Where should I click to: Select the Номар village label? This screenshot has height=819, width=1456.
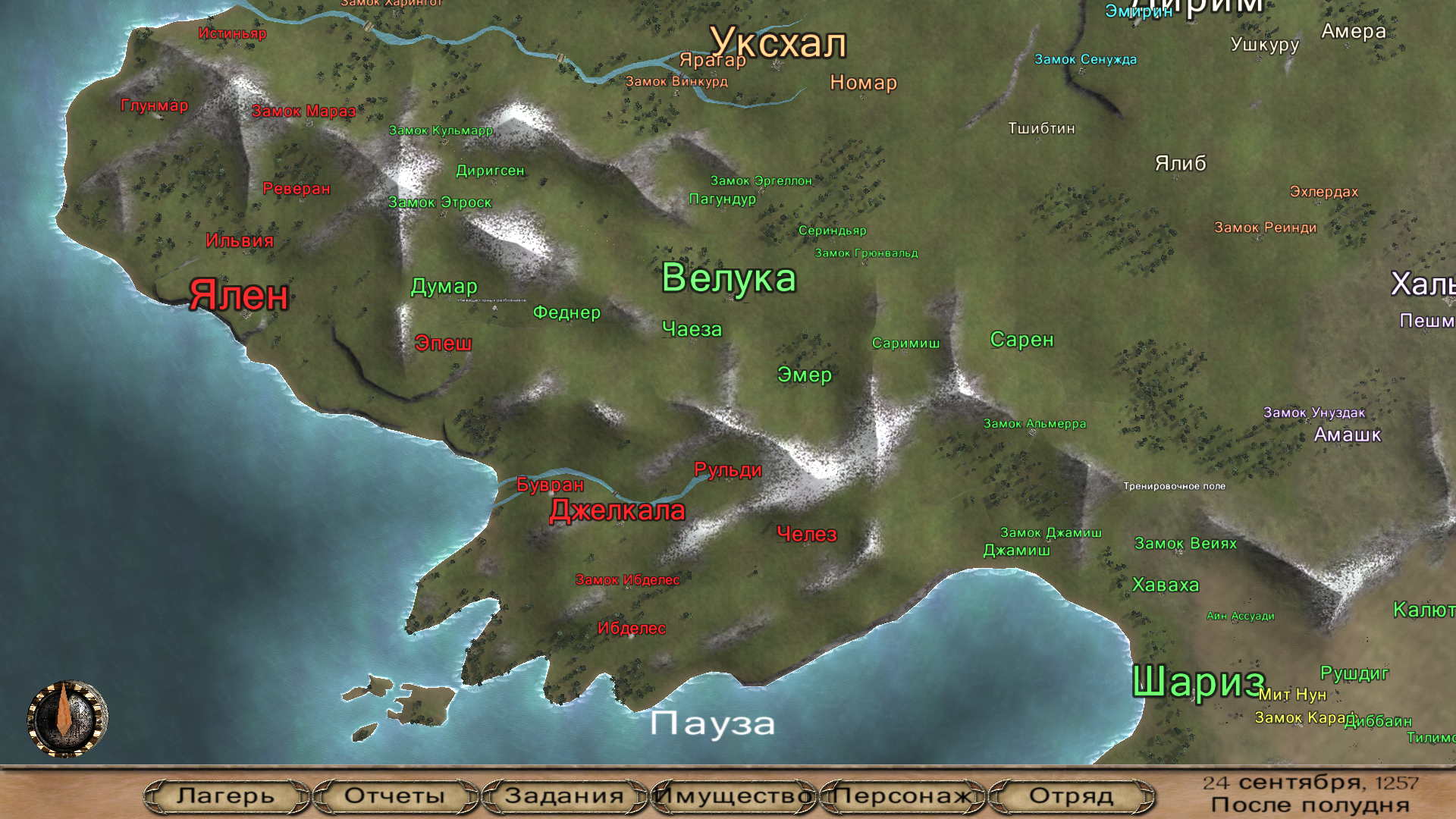click(863, 83)
